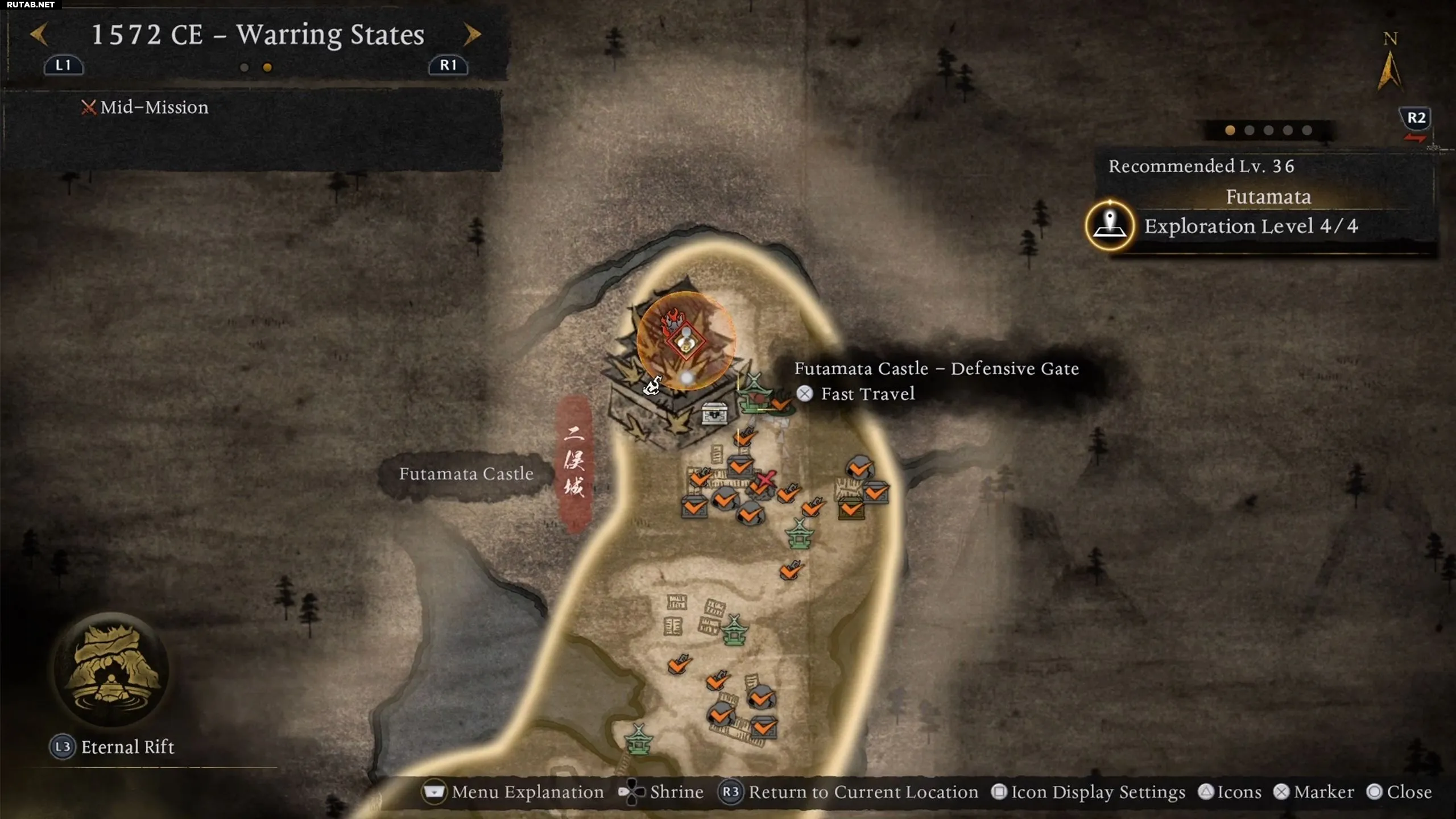Open Icon Display Settings

tap(1089, 792)
